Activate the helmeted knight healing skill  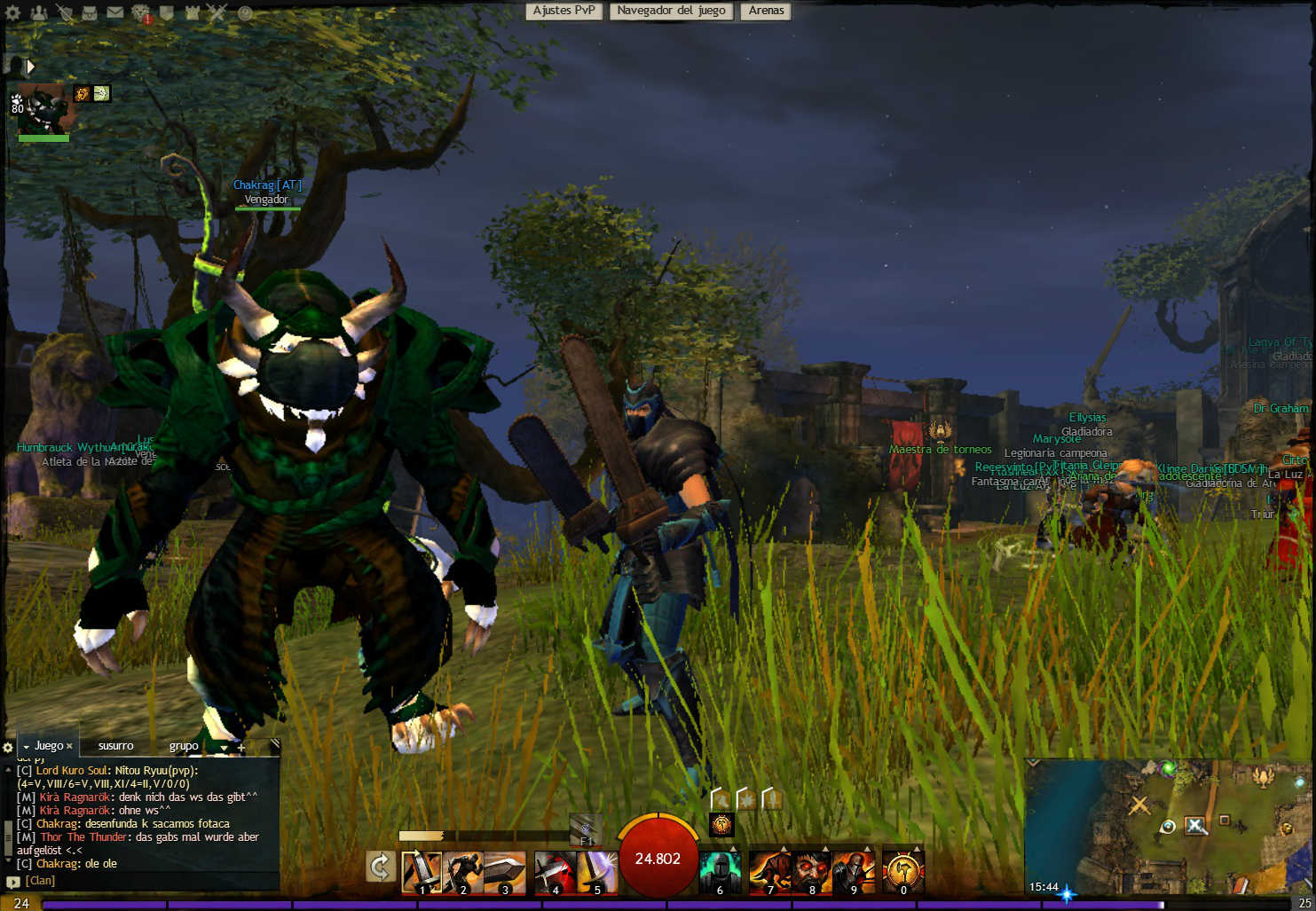720,872
